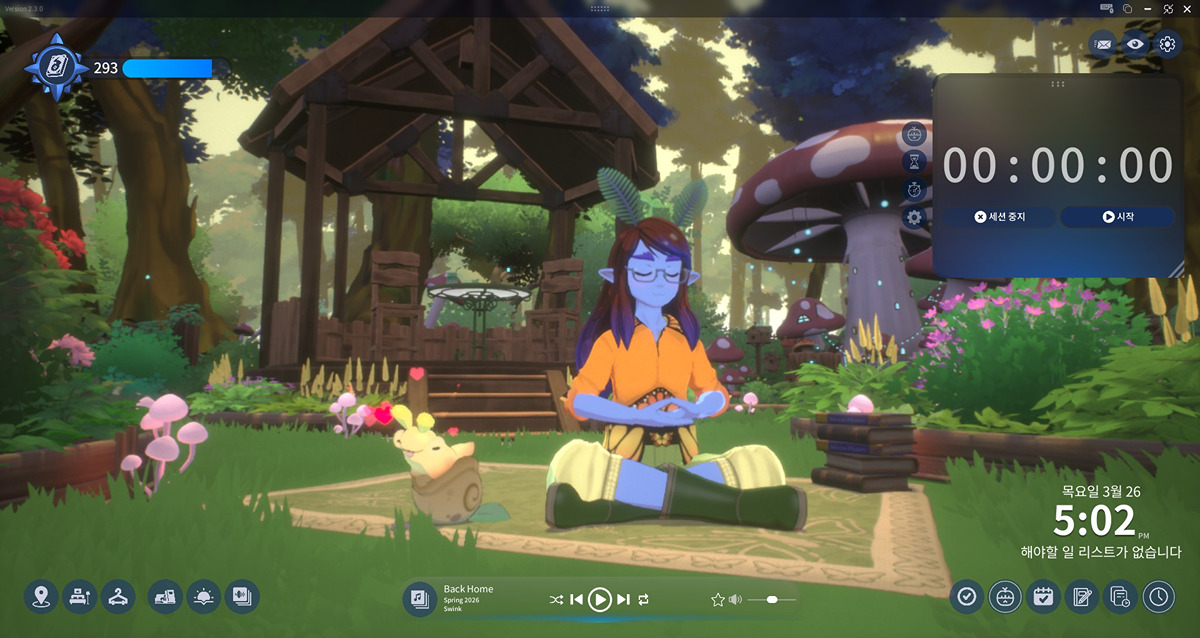Open the location pin menu
1200x638 pixels.
coord(41,597)
